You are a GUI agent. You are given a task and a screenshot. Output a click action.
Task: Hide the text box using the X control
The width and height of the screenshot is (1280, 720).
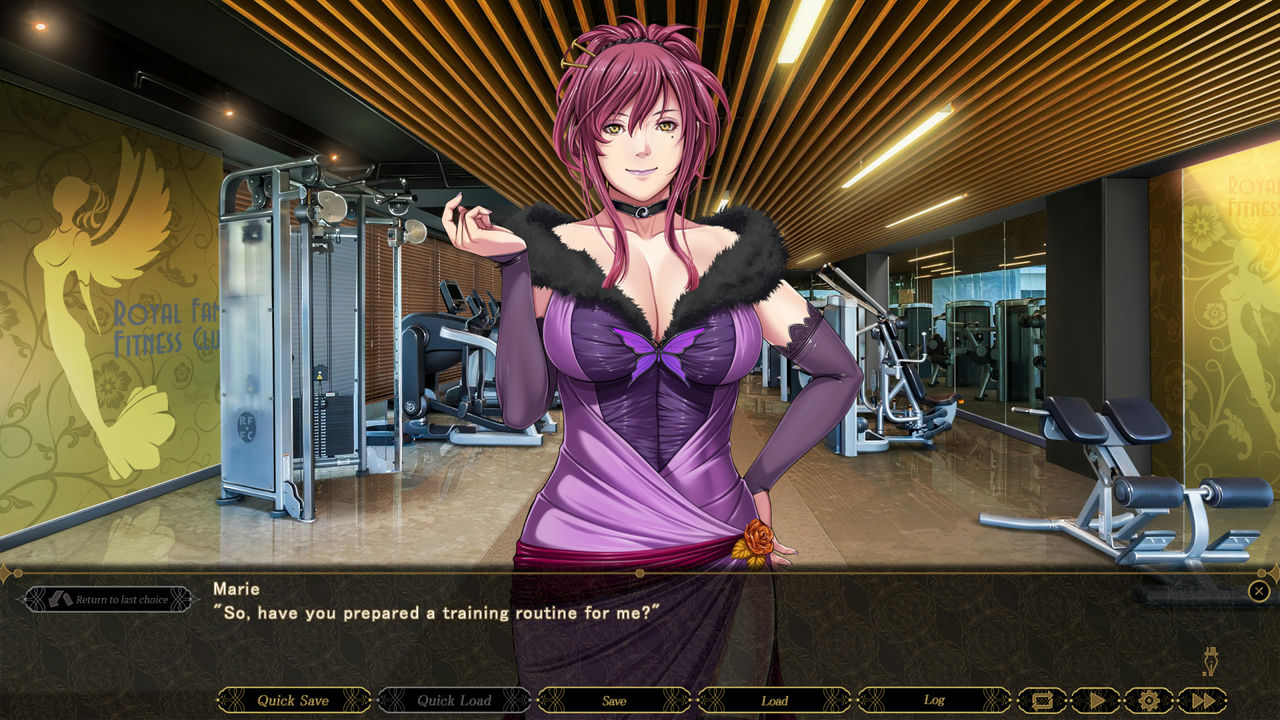pos(1258,590)
